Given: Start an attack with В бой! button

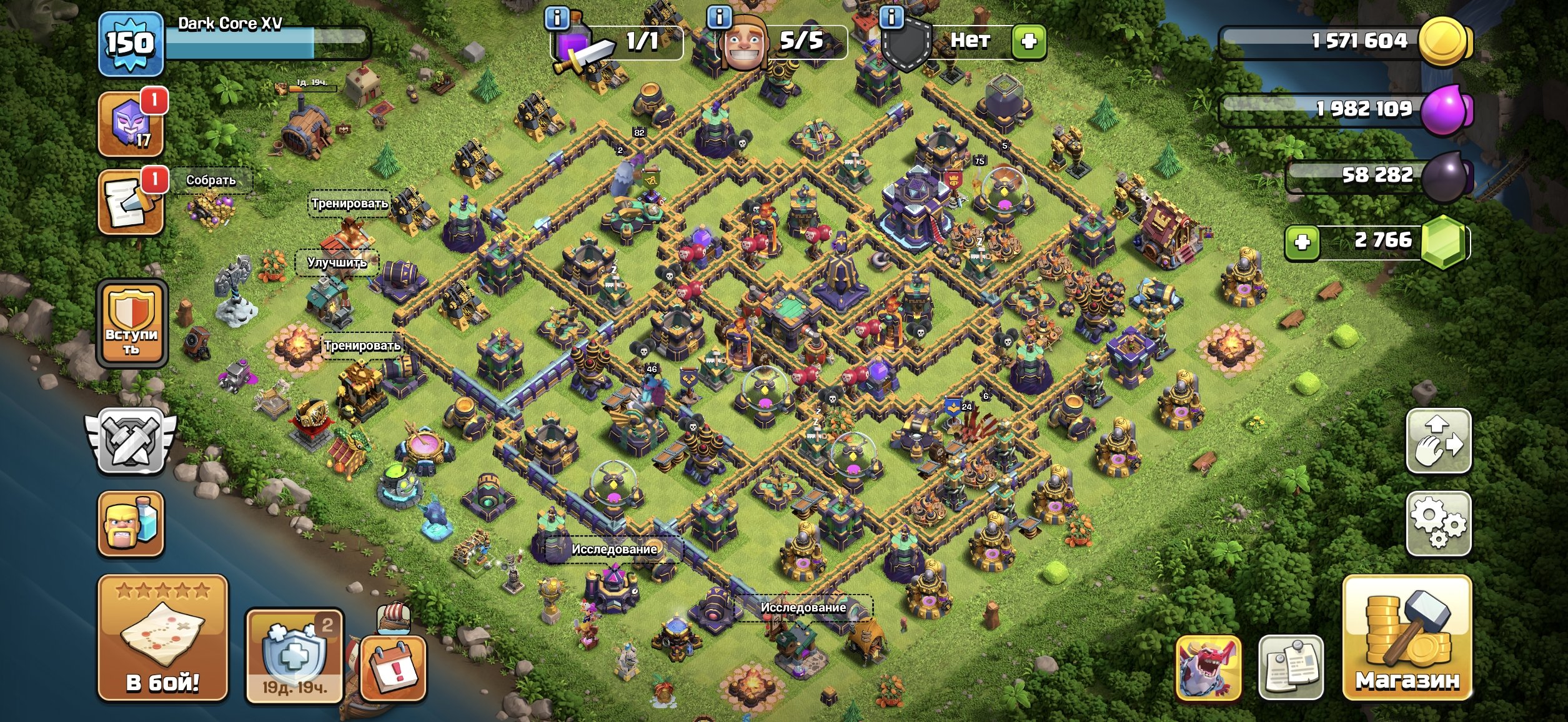Looking at the screenshot, I should coord(162,638).
